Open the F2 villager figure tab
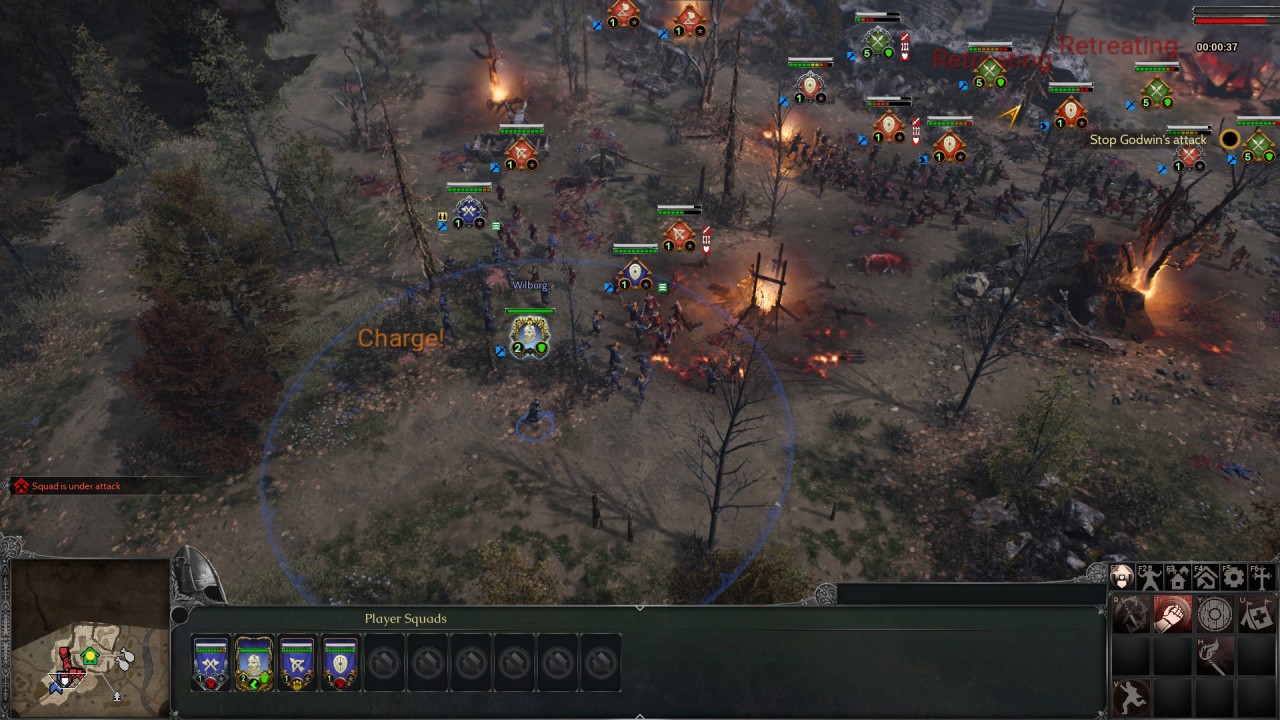 click(x=1150, y=577)
